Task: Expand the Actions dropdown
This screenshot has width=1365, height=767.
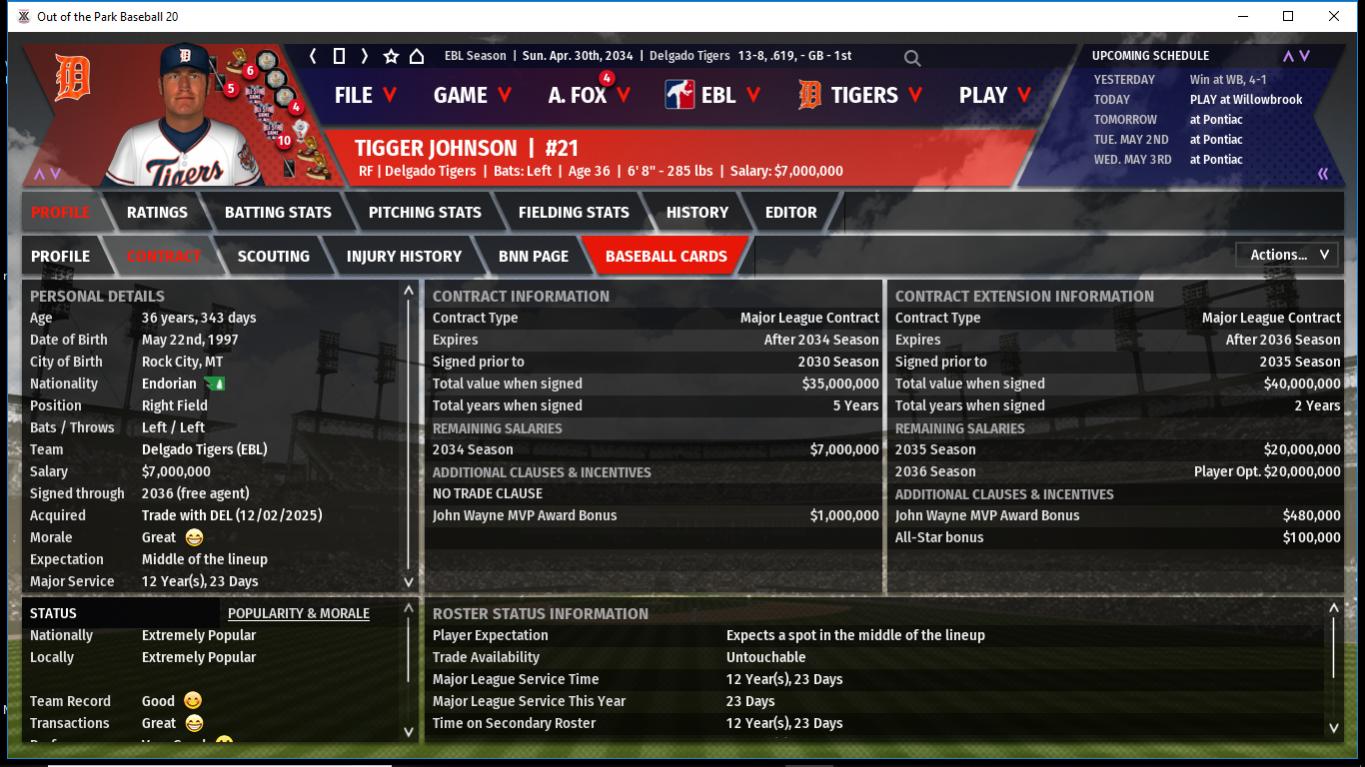Action: click(1288, 255)
